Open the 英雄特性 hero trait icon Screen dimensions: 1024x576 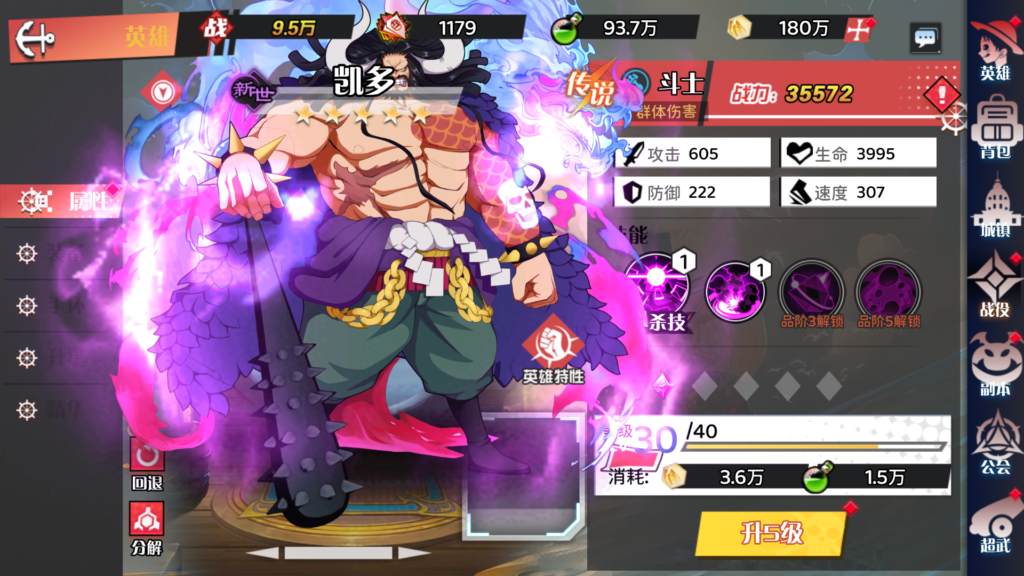point(553,352)
